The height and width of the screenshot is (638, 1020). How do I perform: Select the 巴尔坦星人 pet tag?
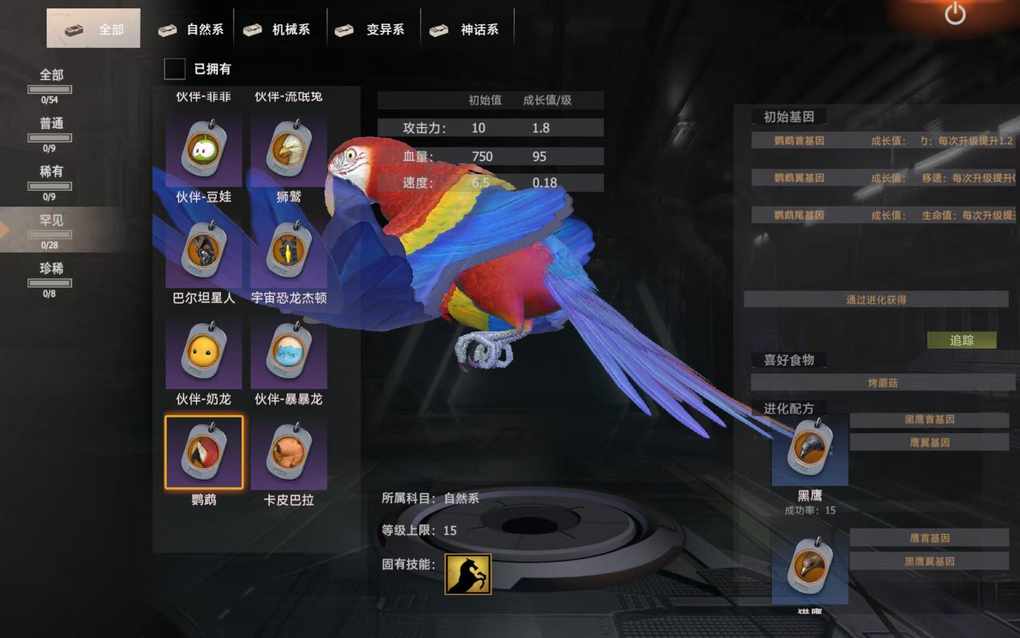[x=204, y=250]
